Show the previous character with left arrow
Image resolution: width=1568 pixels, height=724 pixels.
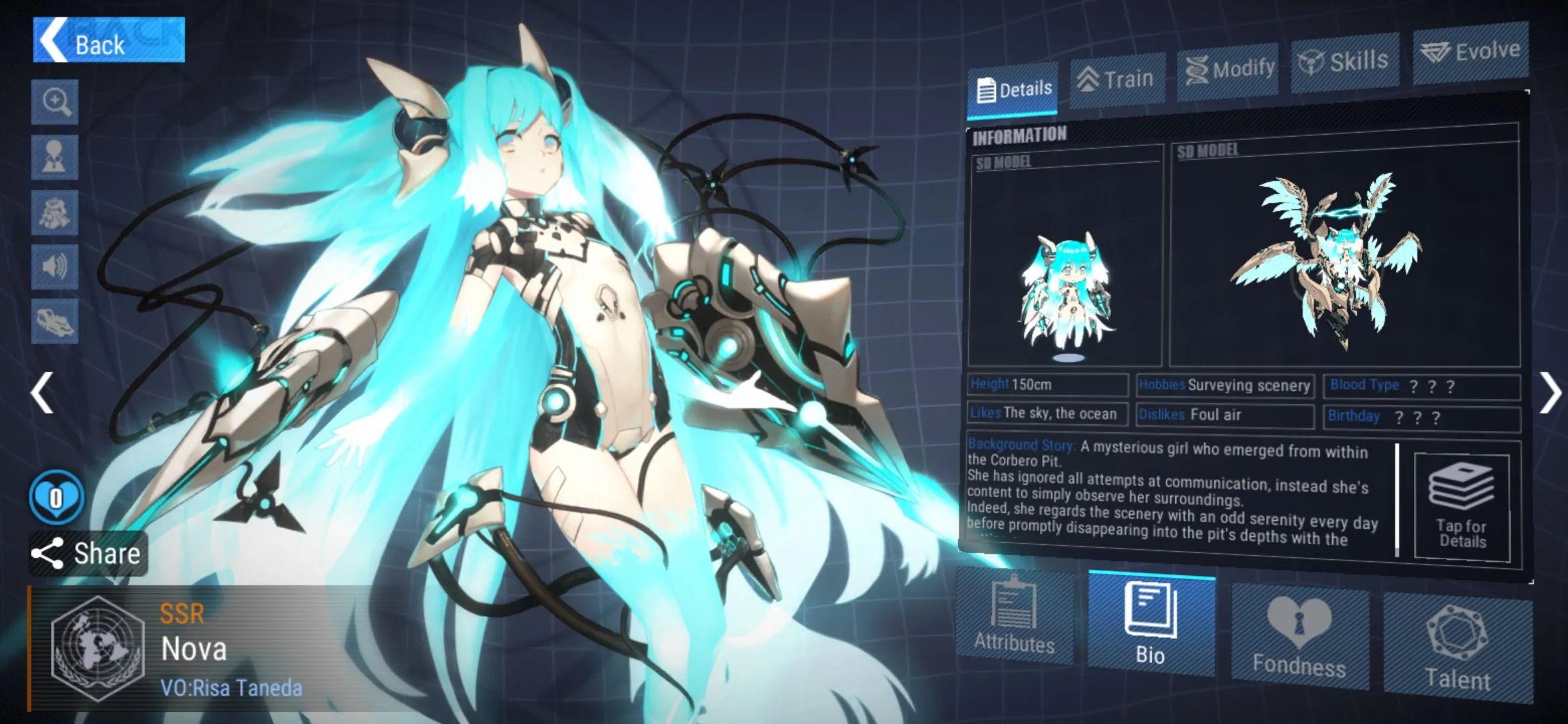42,393
